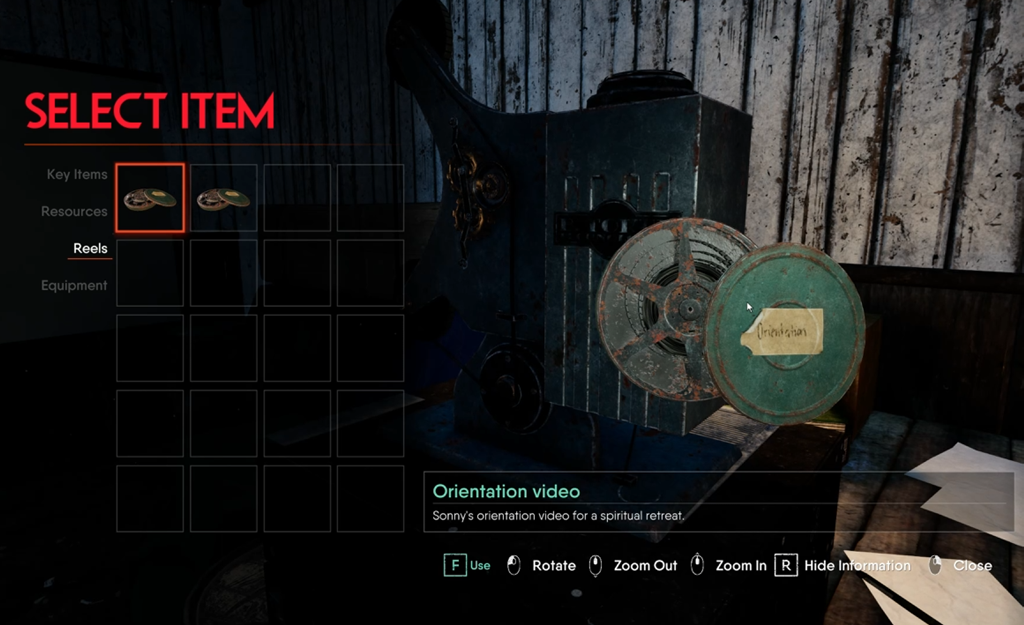Choose the unhighlighted film reel slot
1024x625 pixels.
click(x=223, y=198)
